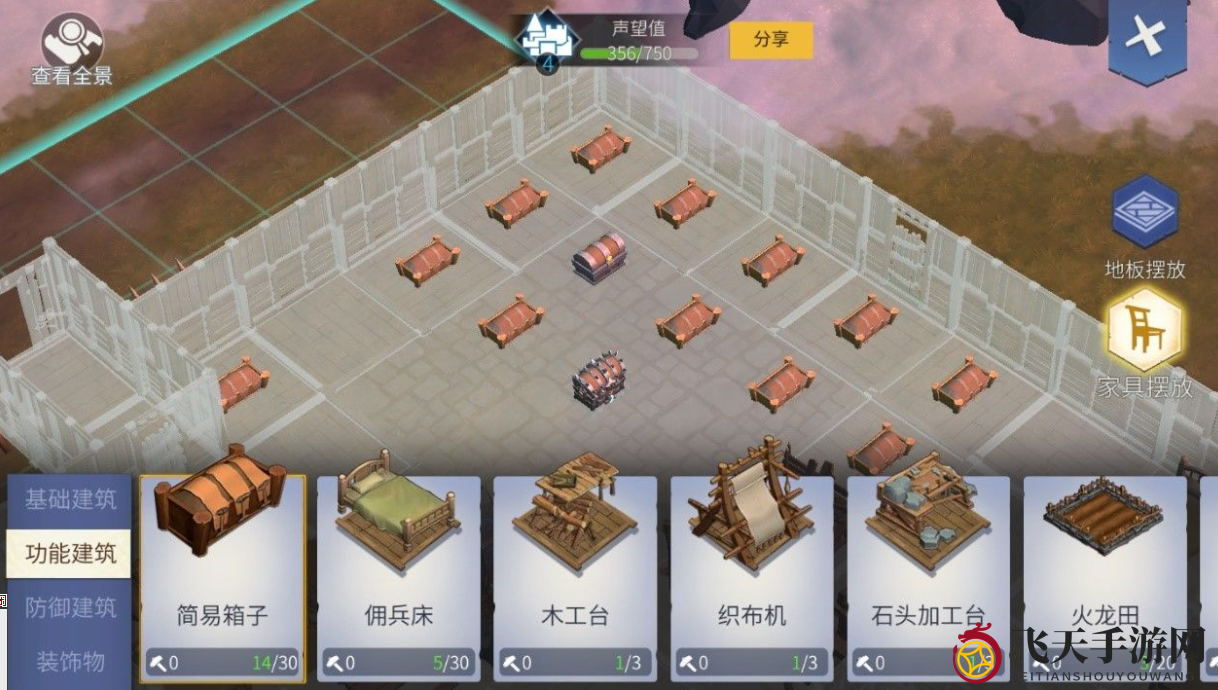Click the castle level reputation icon

(546, 42)
